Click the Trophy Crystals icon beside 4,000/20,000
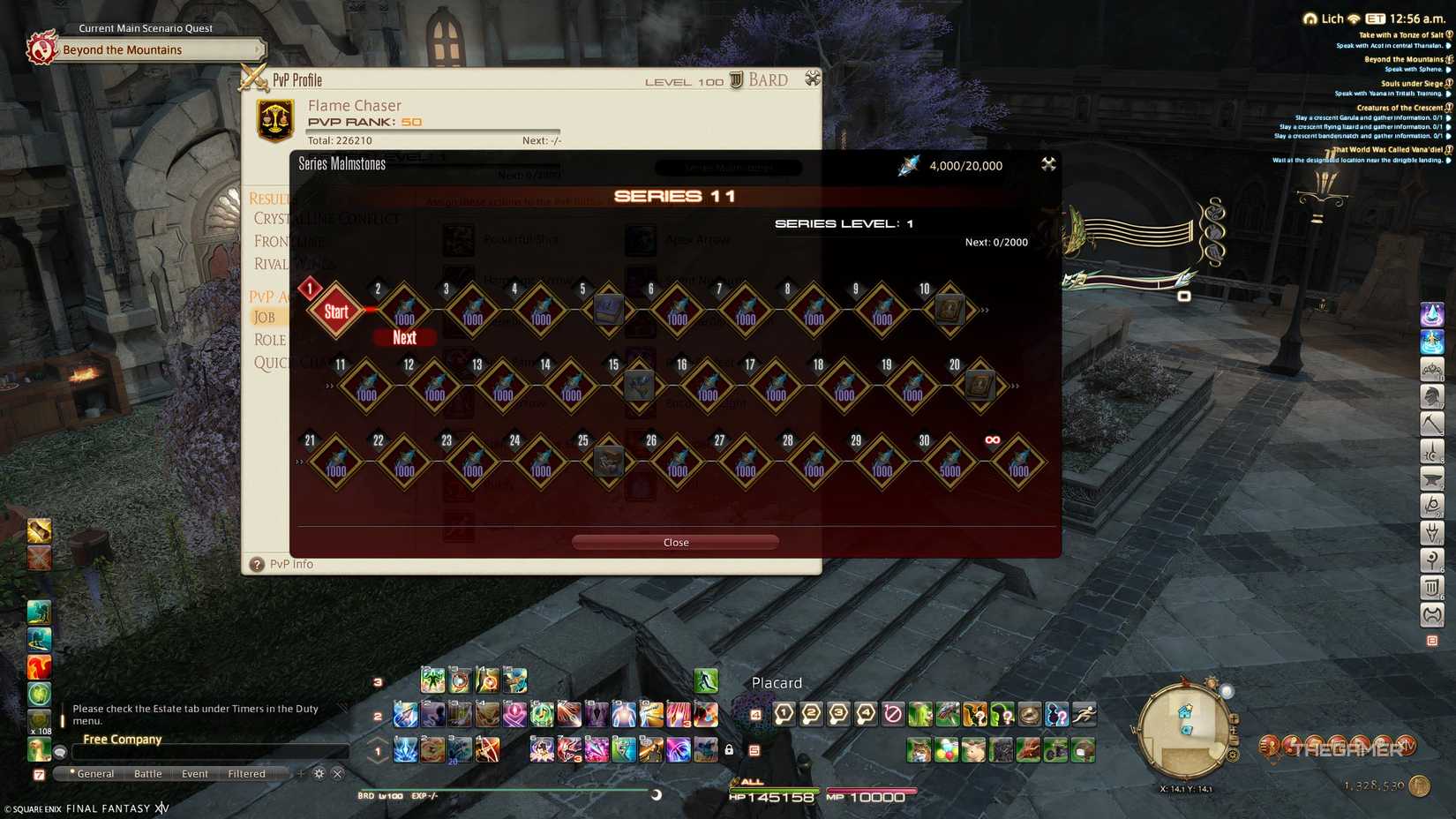The height and width of the screenshot is (819, 1456). [x=909, y=164]
